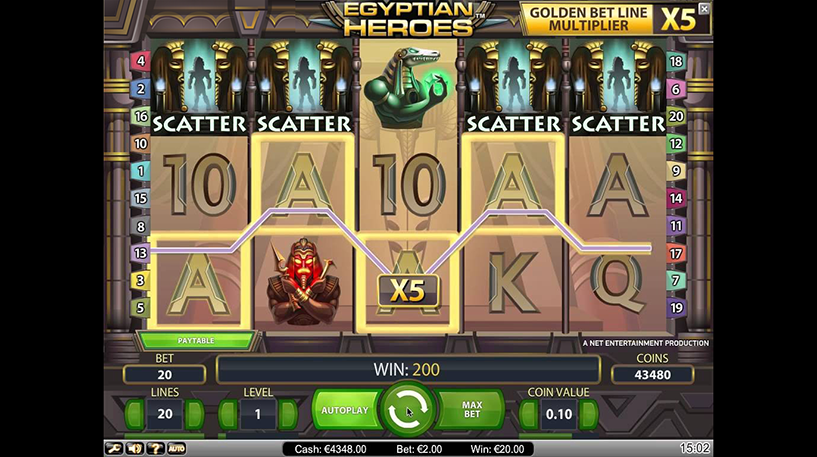Select bet line 19 marker

(x=675, y=308)
